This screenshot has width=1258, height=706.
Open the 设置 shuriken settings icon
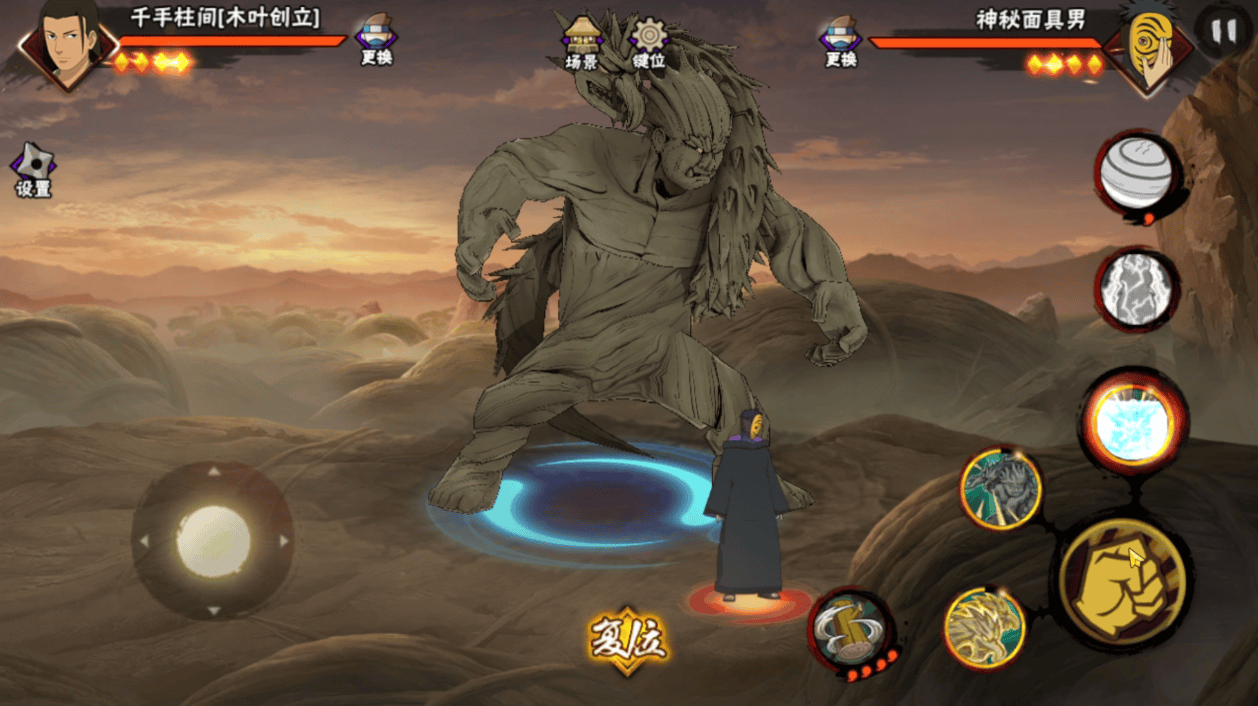[32, 167]
